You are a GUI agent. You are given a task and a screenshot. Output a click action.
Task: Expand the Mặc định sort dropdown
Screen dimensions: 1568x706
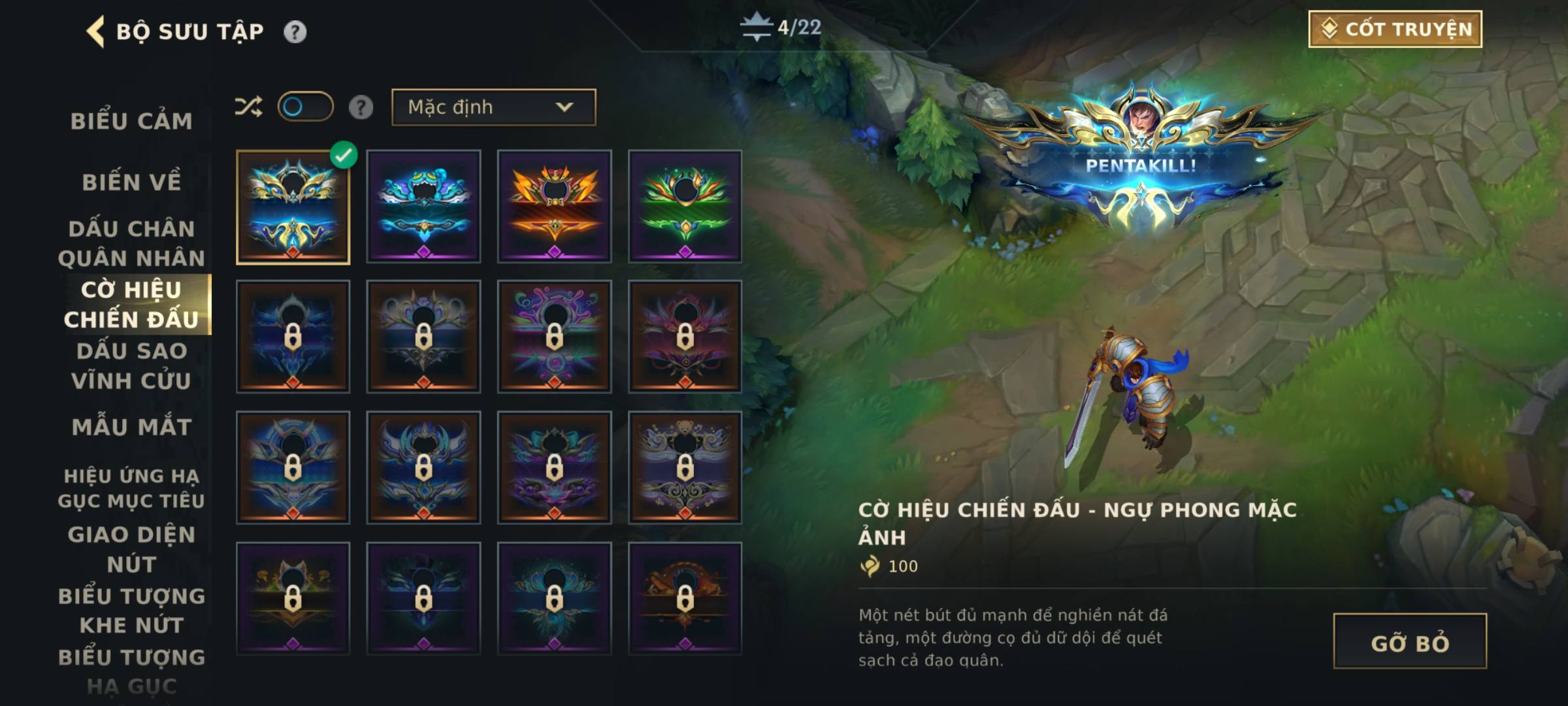coord(493,107)
